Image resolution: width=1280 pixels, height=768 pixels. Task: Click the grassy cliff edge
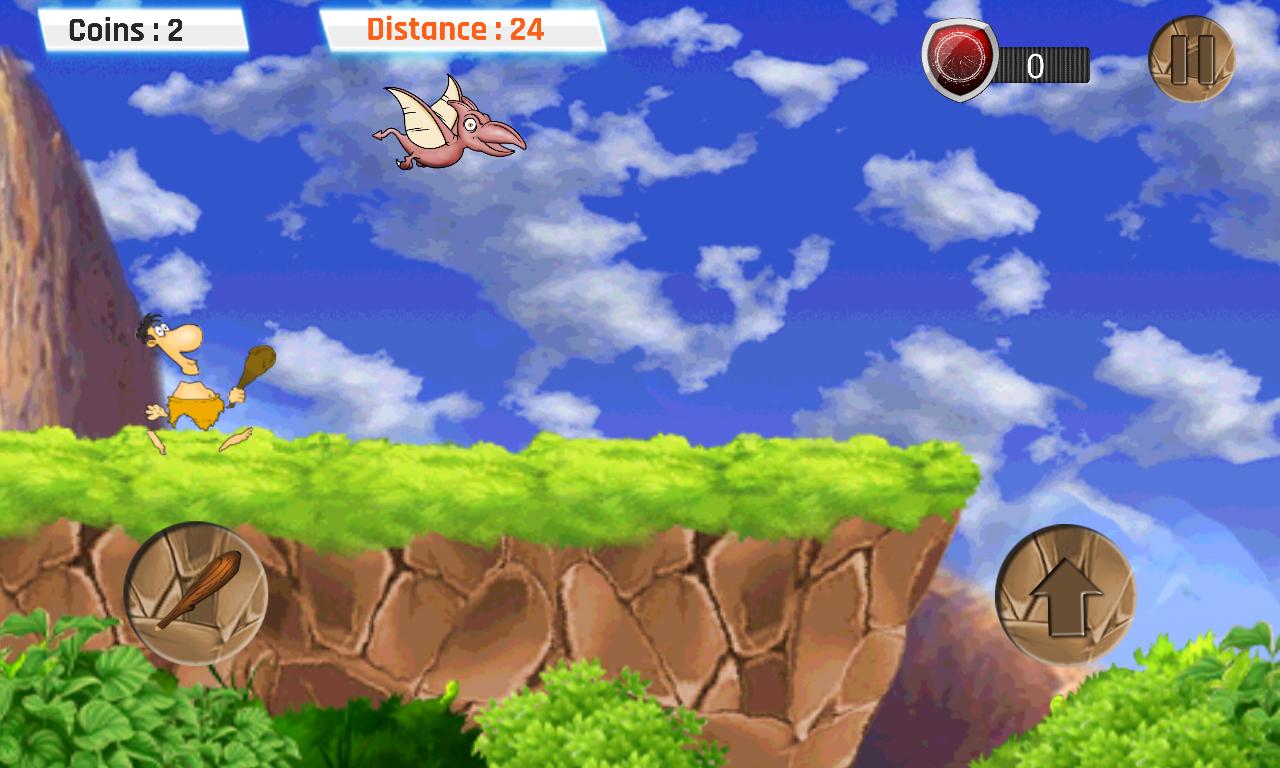pyautogui.click(x=500, y=470)
